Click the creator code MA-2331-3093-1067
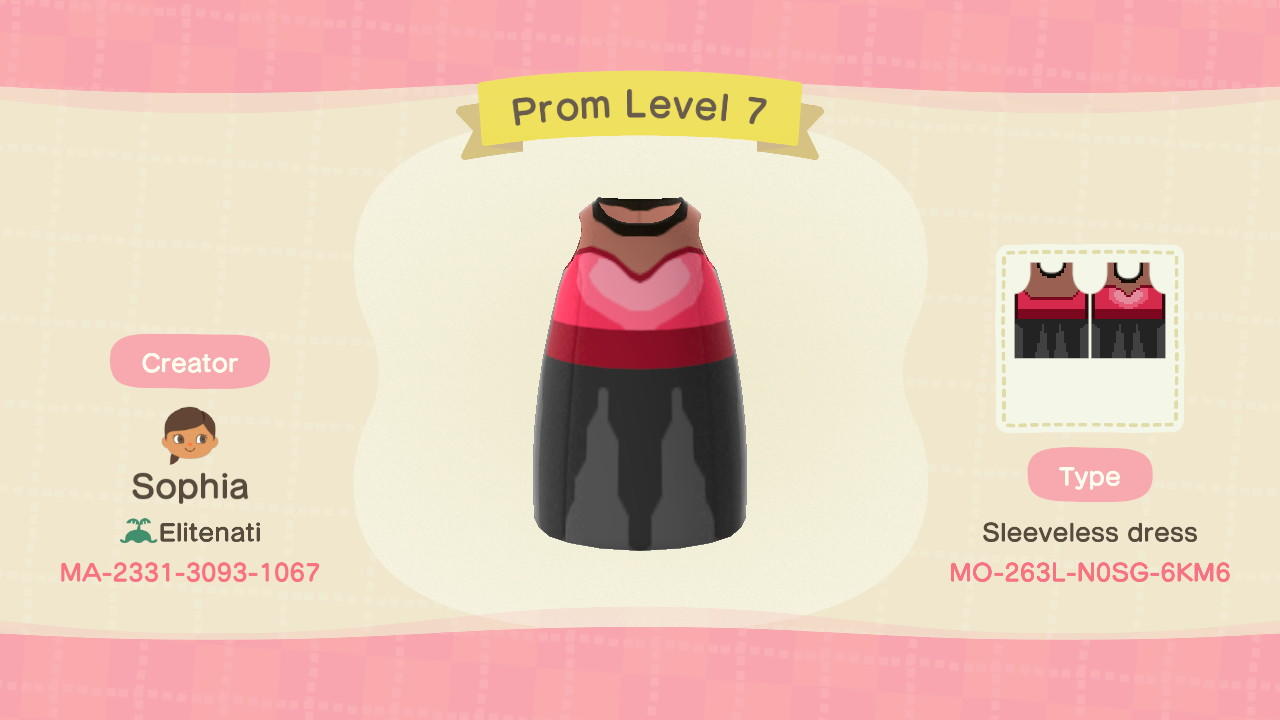Screen dimensions: 1280x720 [189, 572]
